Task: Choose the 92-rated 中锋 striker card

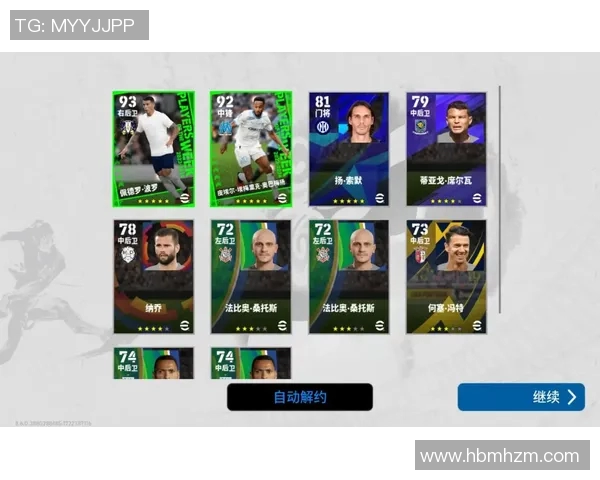Action: click(251, 149)
